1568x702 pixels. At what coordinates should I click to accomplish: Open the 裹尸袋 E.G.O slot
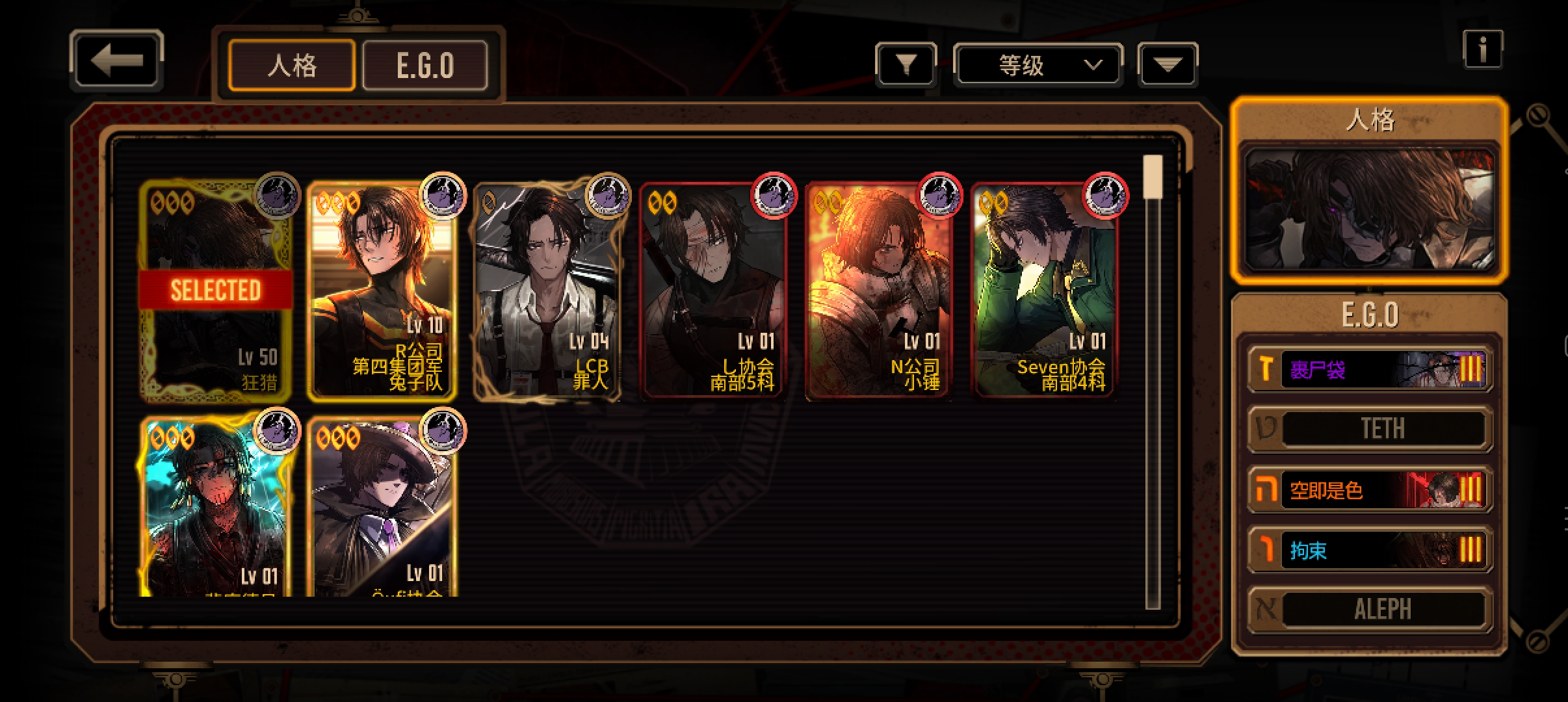coord(1370,369)
